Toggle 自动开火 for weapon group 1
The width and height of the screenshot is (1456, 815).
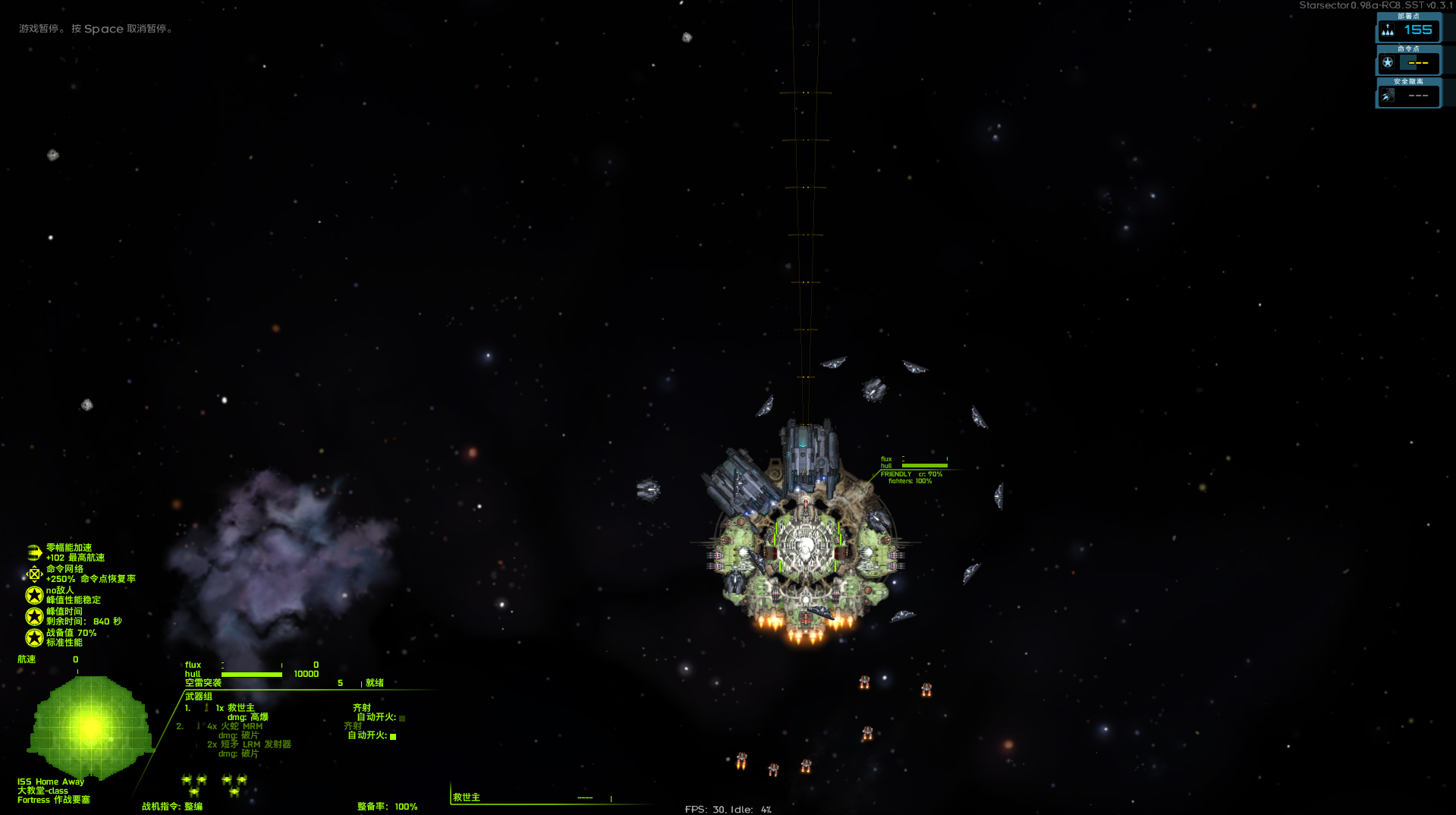click(x=402, y=718)
